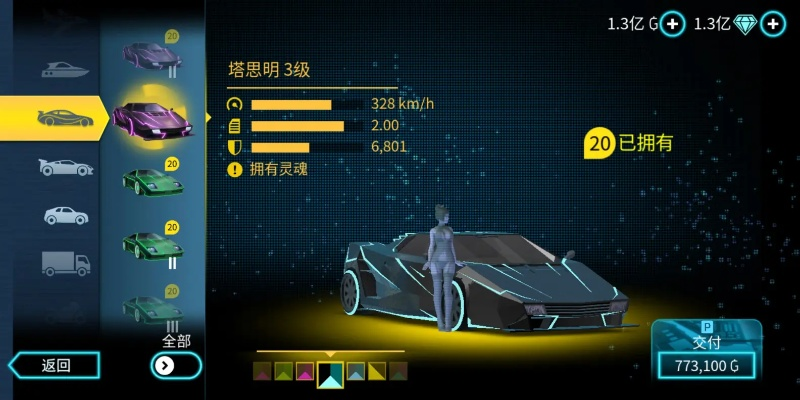Add gold with the plus button
Screen dimensions: 800x400
point(672,24)
